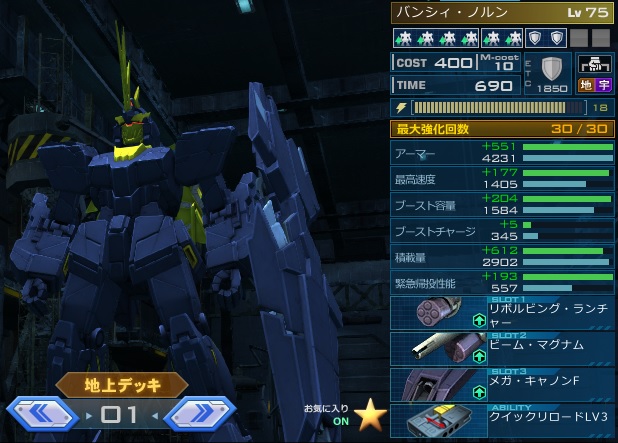Go to the previous deck with left arrow

tap(42, 414)
